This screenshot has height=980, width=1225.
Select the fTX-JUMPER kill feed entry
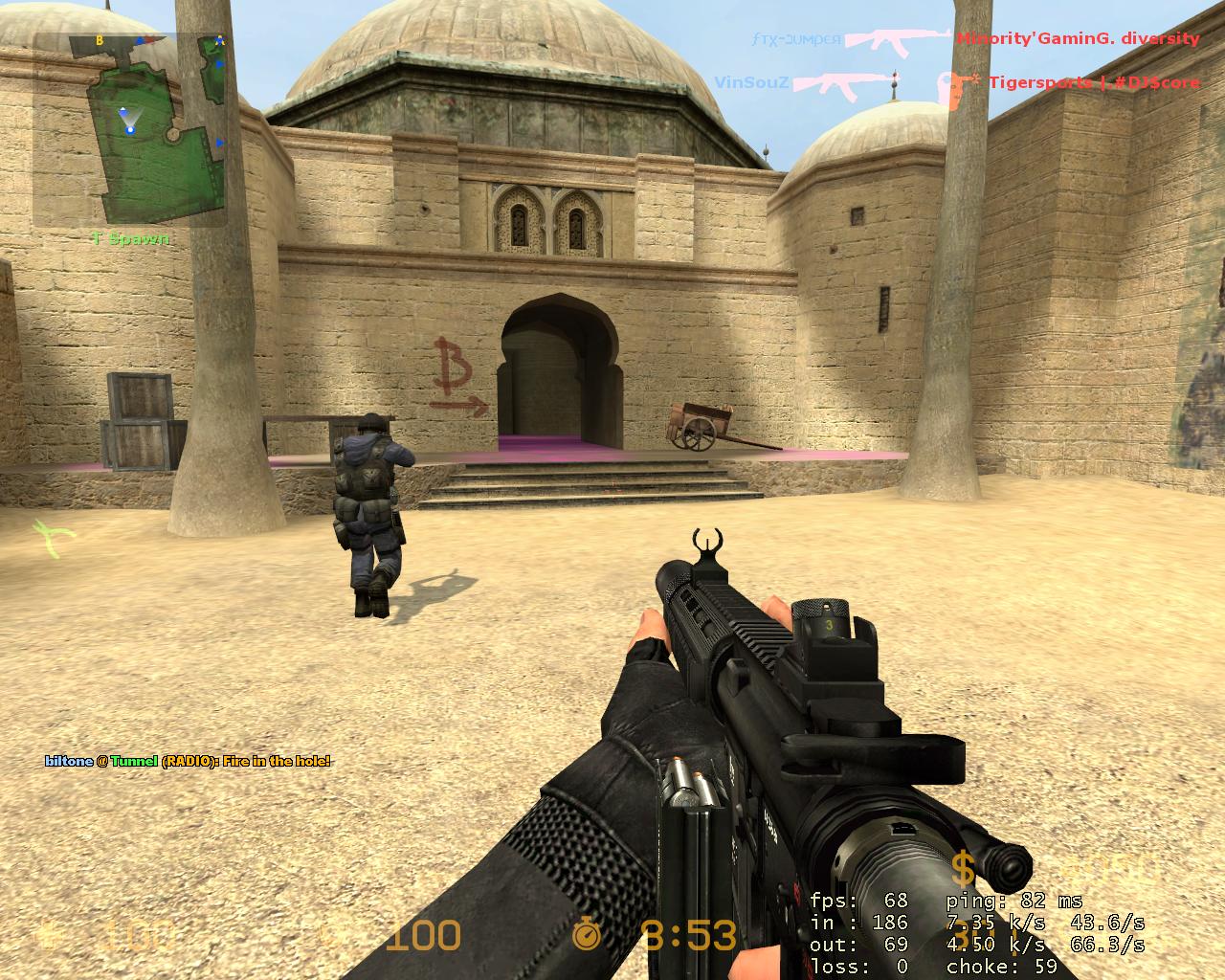[974, 39]
